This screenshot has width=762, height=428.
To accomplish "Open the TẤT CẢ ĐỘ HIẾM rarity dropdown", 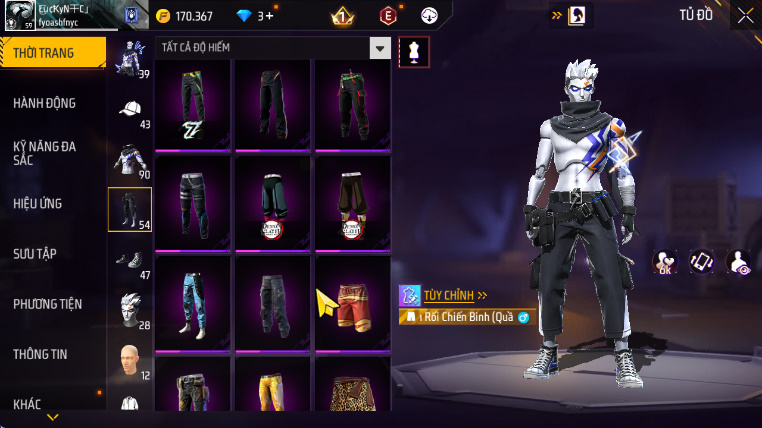I will coord(379,48).
